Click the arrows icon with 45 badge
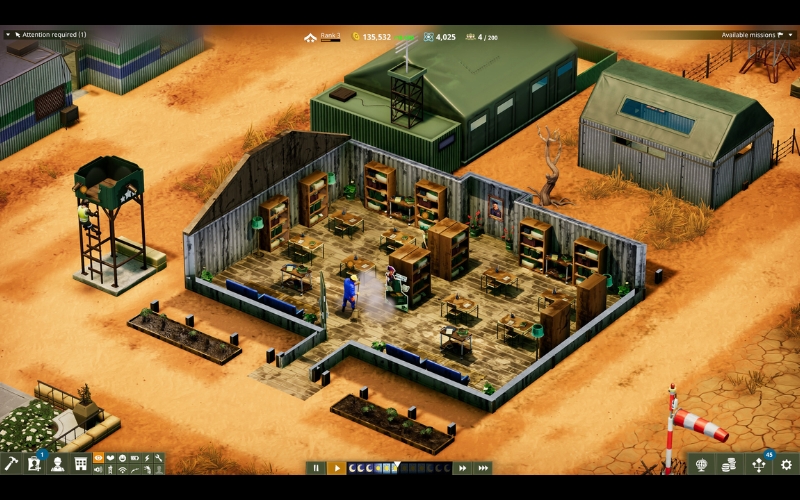800x500 pixels. (x=758, y=464)
